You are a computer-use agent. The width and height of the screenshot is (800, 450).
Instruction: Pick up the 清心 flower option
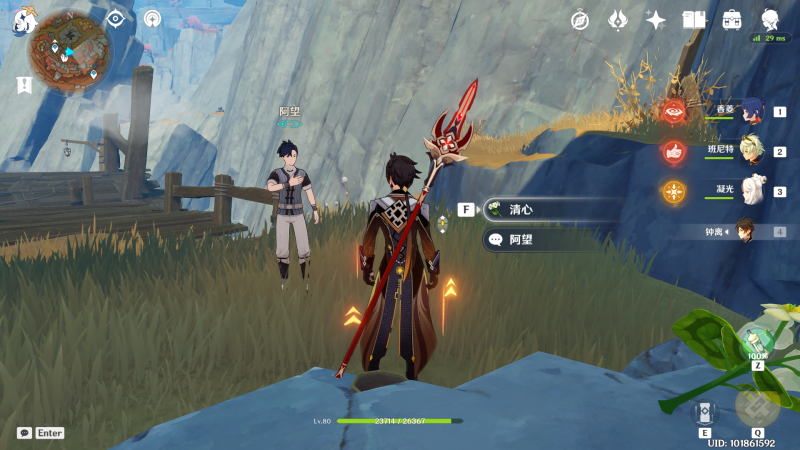550,210
